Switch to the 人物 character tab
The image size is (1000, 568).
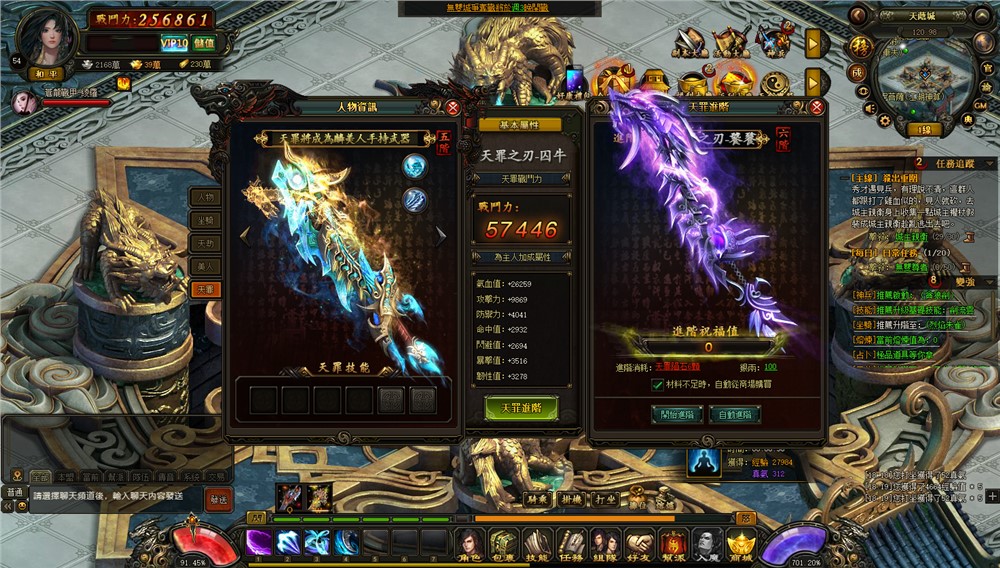pyautogui.click(x=205, y=197)
